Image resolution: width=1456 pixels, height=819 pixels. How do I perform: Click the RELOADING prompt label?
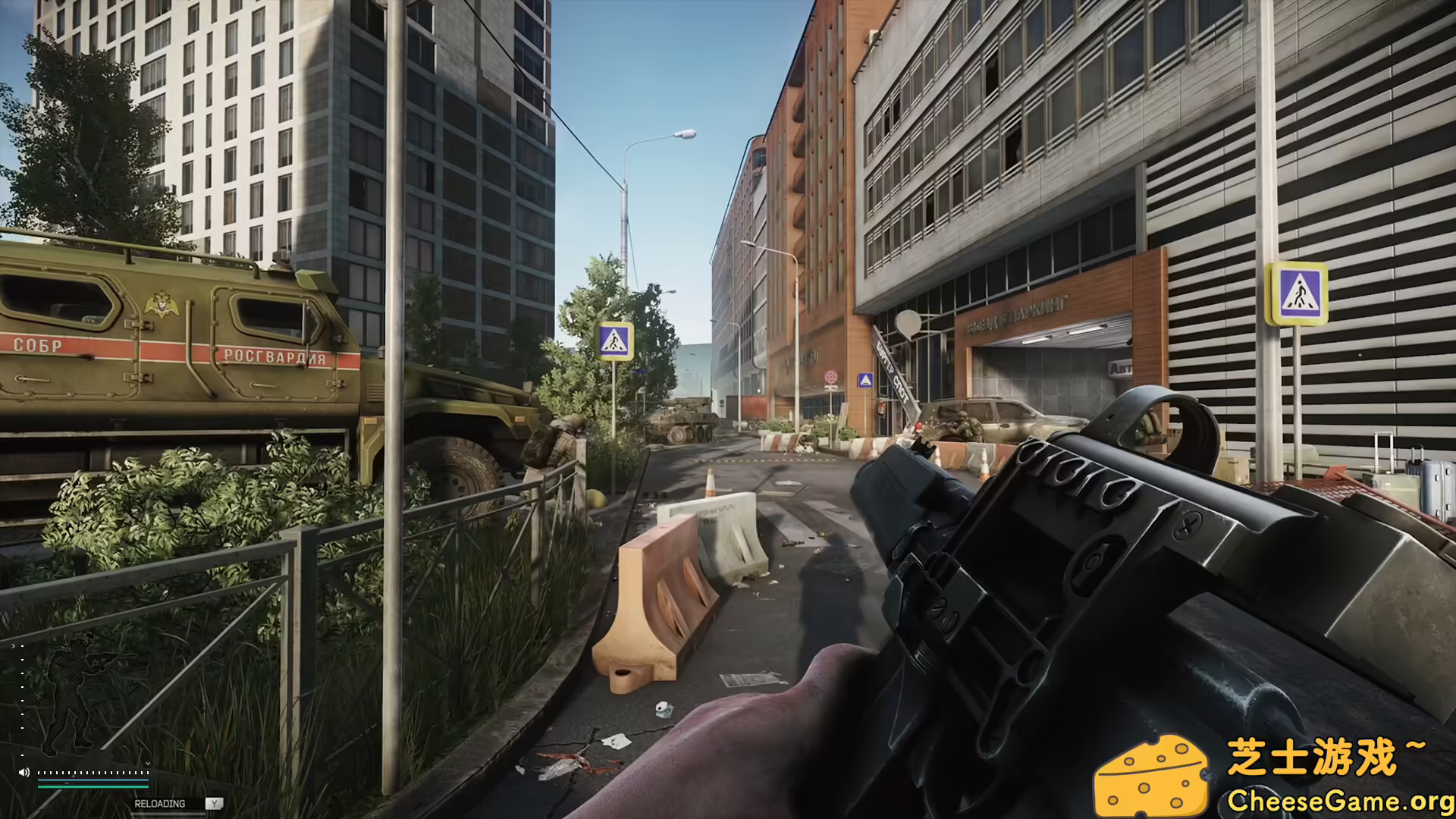click(x=160, y=803)
